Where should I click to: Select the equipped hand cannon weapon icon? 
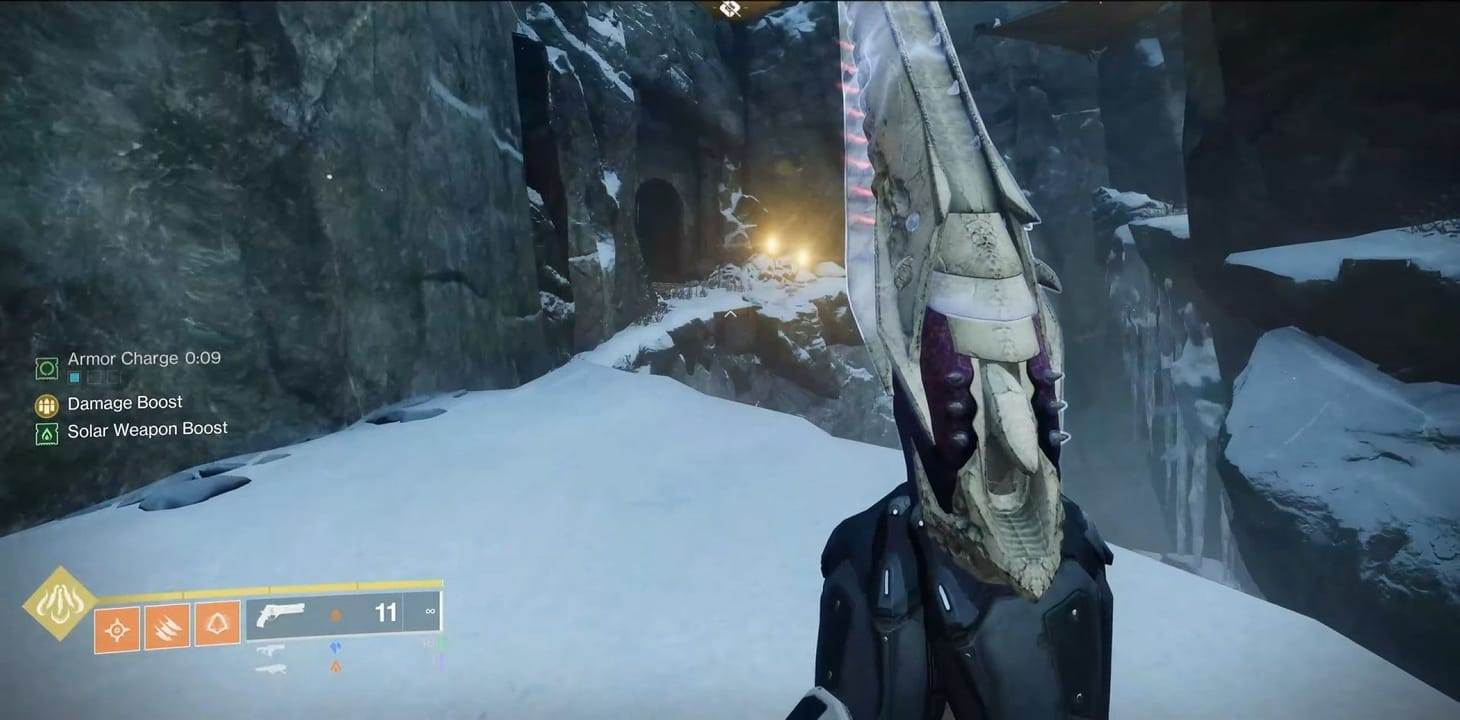pos(283,614)
